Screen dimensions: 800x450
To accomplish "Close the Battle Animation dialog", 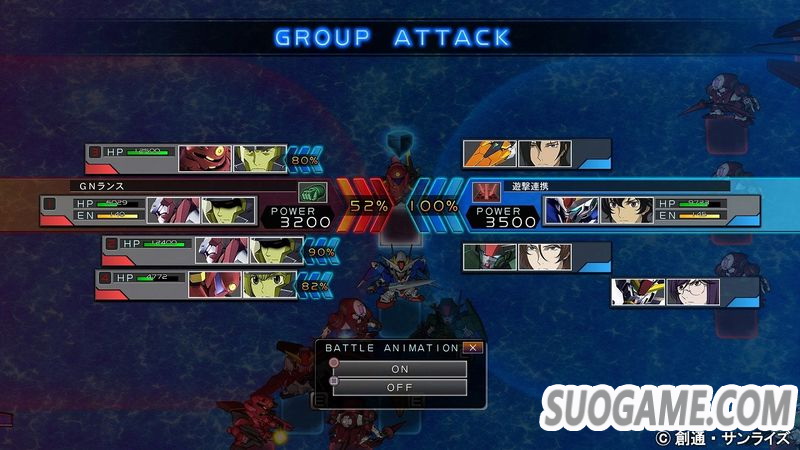I will pyautogui.click(x=473, y=348).
